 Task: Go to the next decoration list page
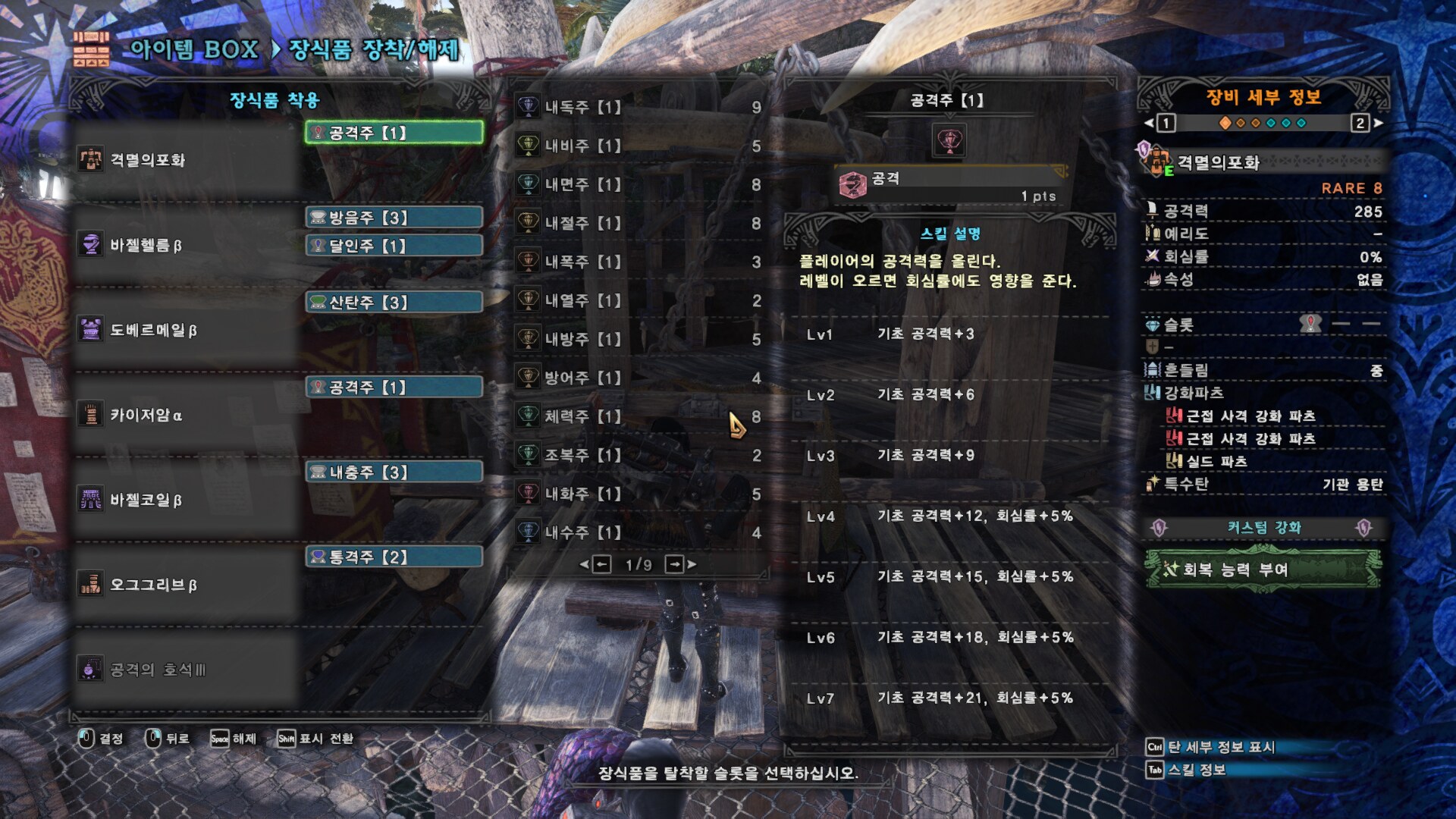pos(676,564)
